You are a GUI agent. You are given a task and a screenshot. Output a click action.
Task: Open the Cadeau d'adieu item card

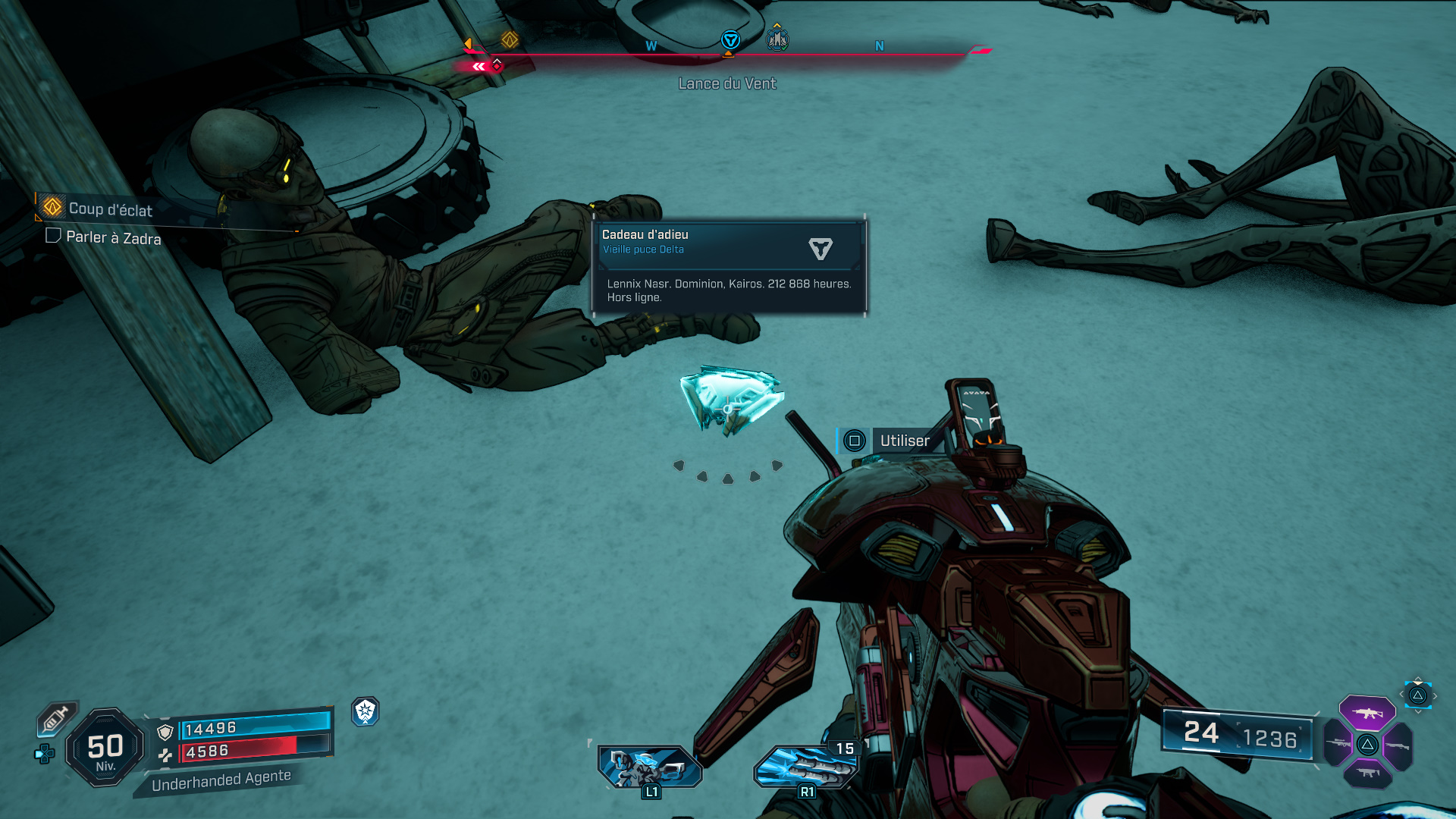point(729,265)
